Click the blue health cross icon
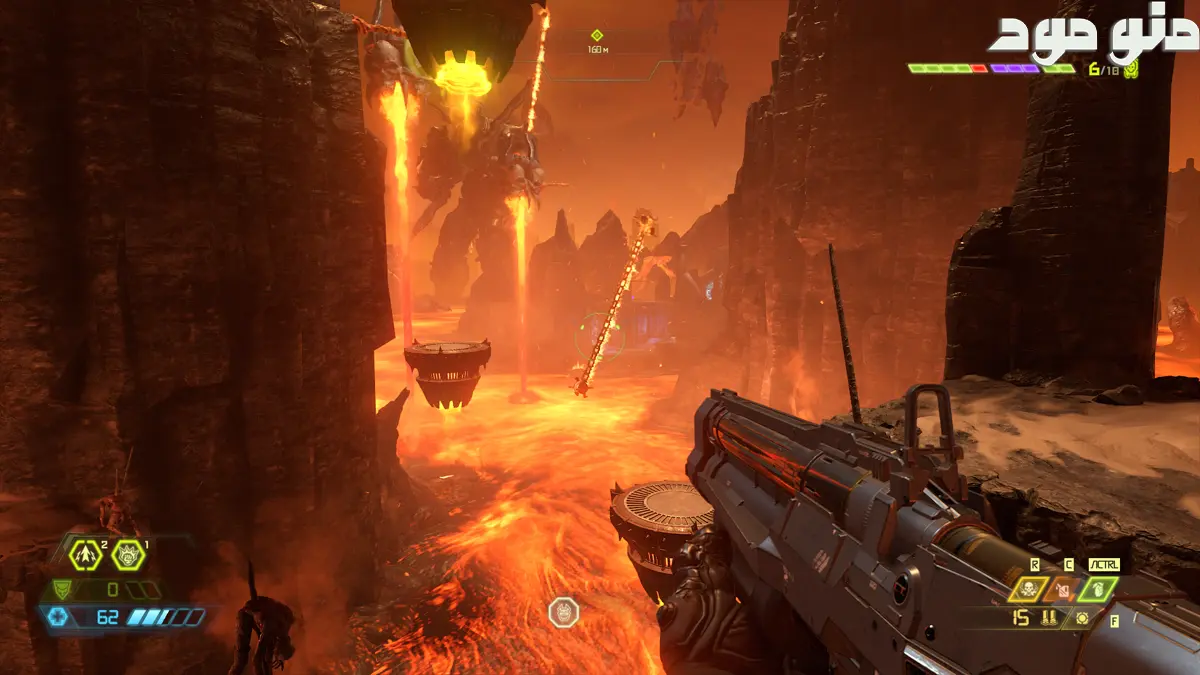The width and height of the screenshot is (1200, 675). (x=60, y=617)
